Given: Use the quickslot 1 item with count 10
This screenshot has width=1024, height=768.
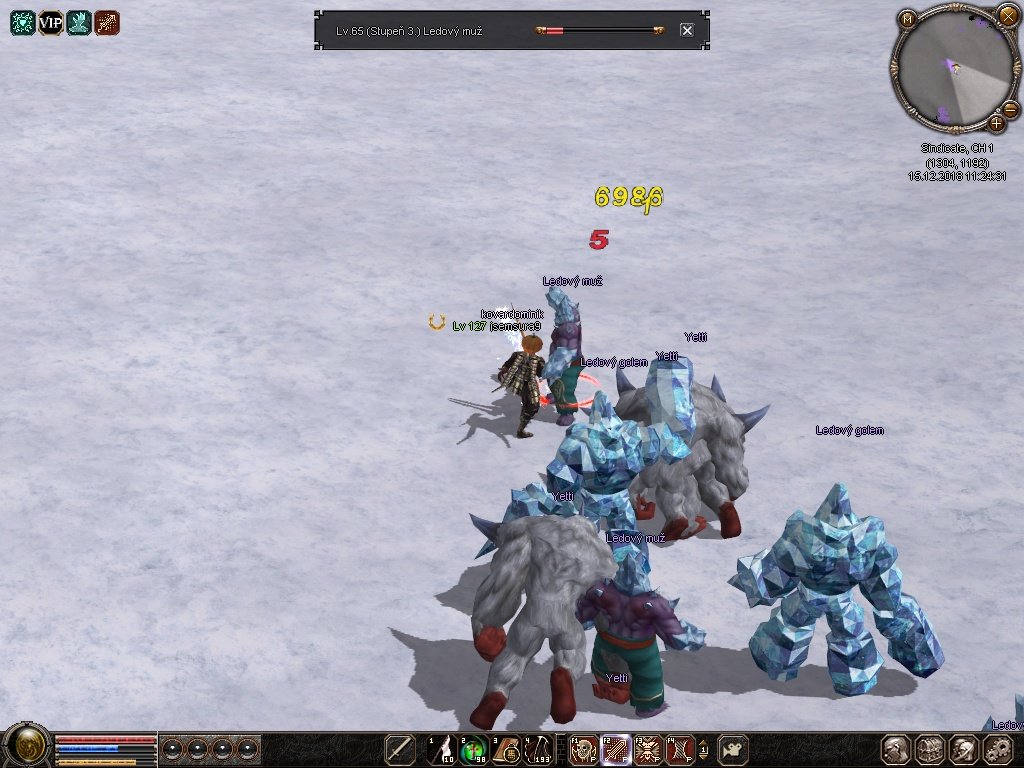Looking at the screenshot, I should 443,749.
